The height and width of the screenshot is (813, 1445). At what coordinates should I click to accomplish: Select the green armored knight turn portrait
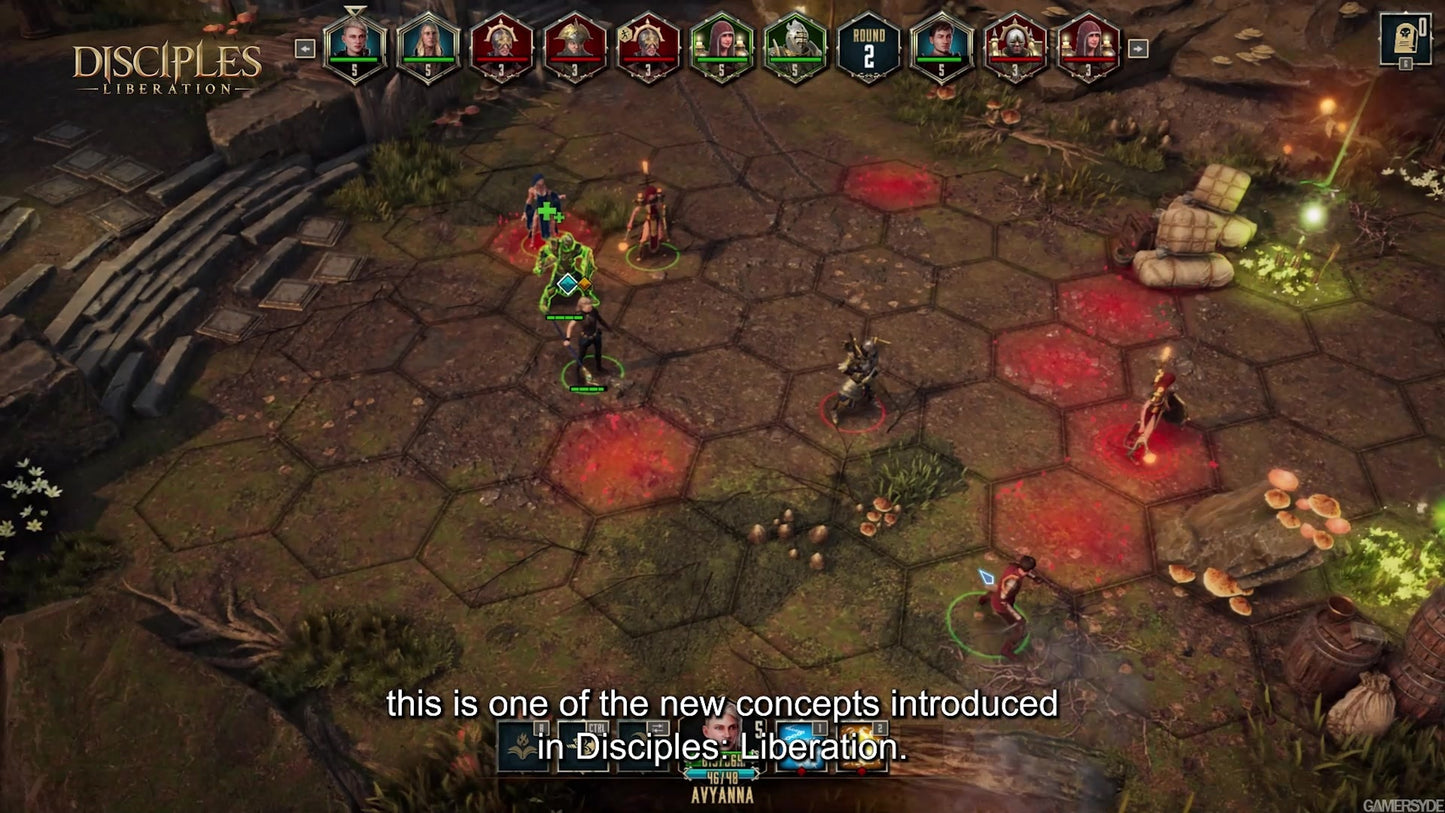pyautogui.click(x=794, y=46)
